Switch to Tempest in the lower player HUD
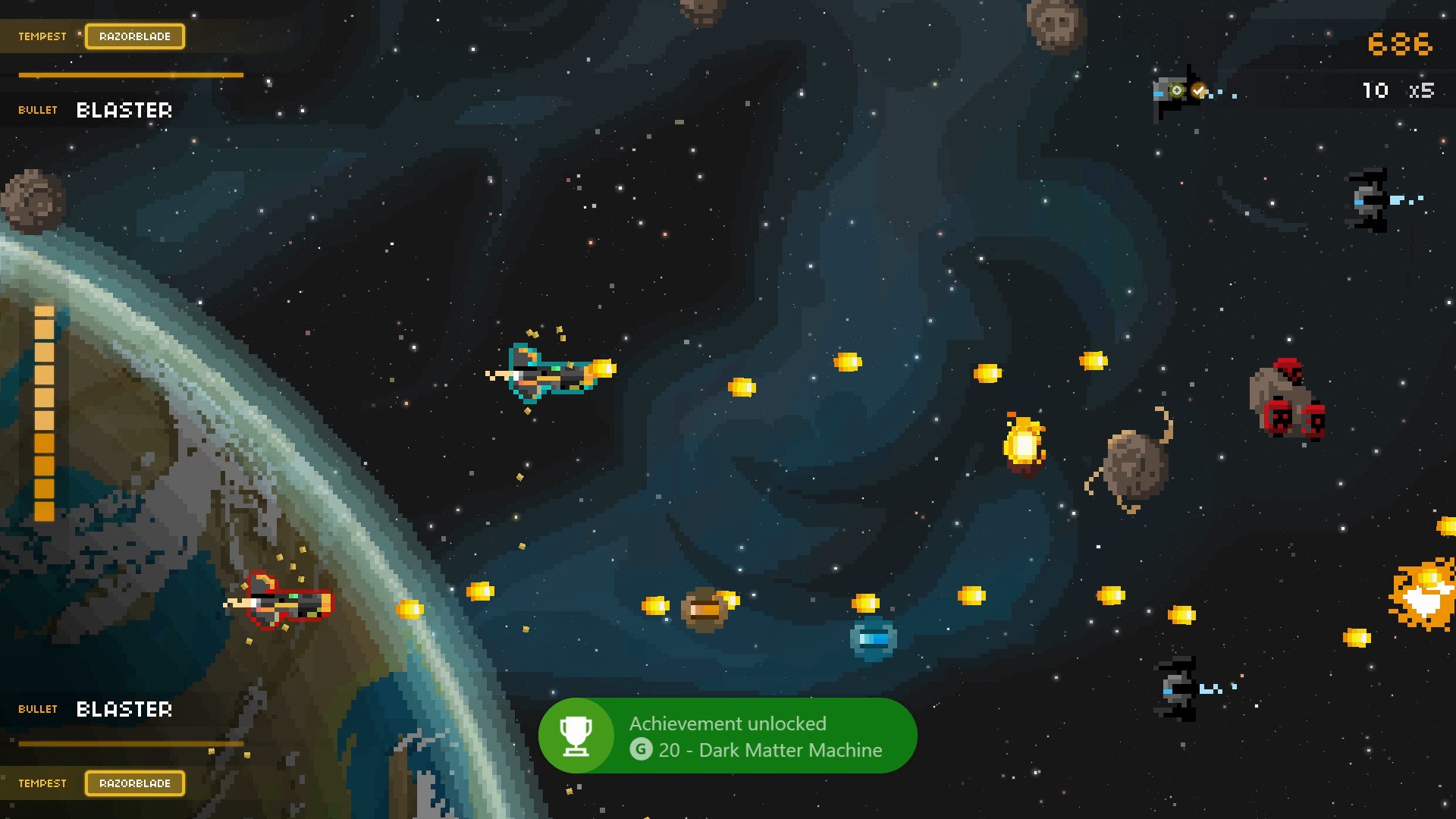Viewport: 1456px width, 819px height. 42,783
